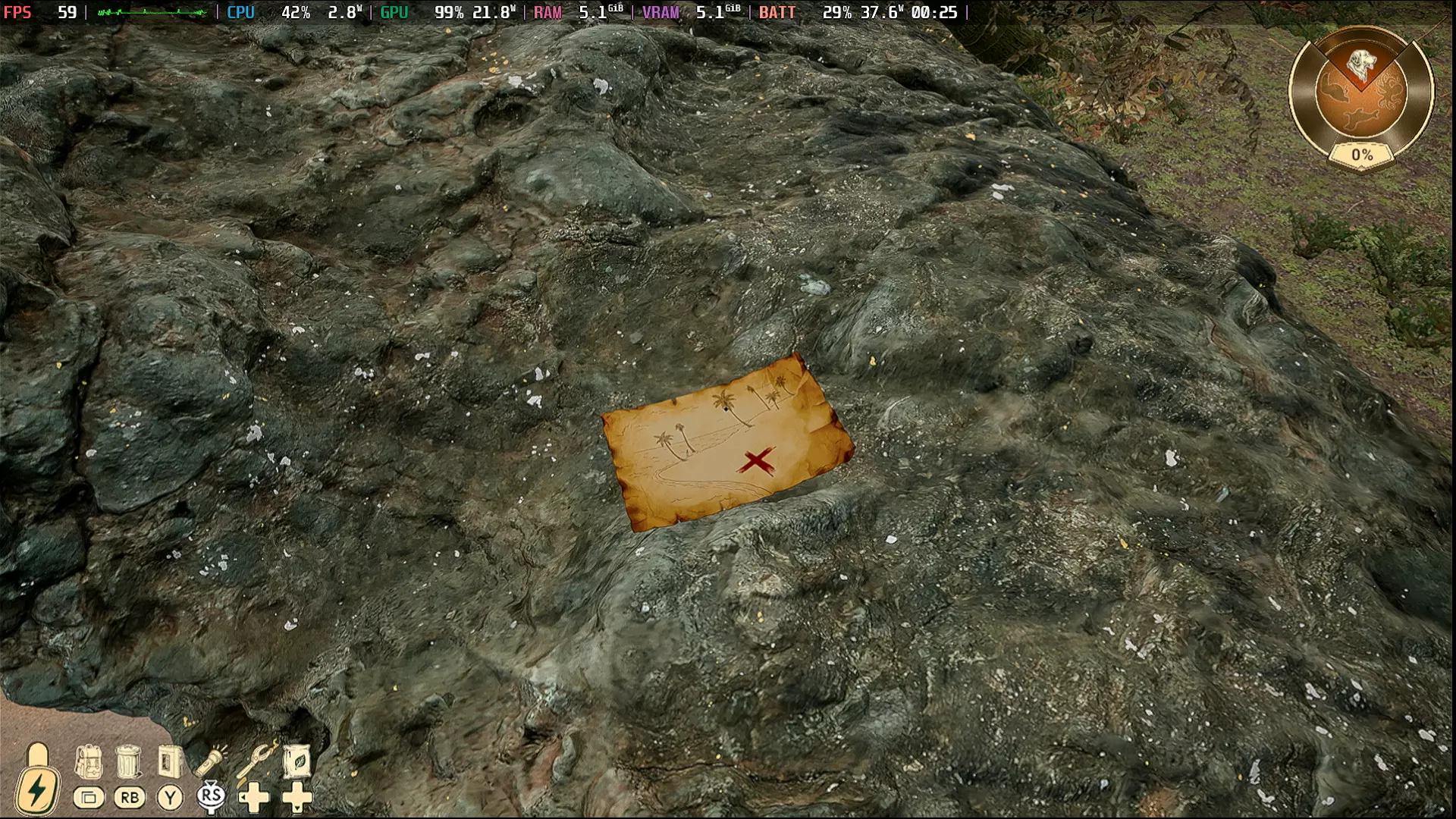Open the backpack inventory icon
This screenshot has width=1456, height=819.
tap(88, 761)
